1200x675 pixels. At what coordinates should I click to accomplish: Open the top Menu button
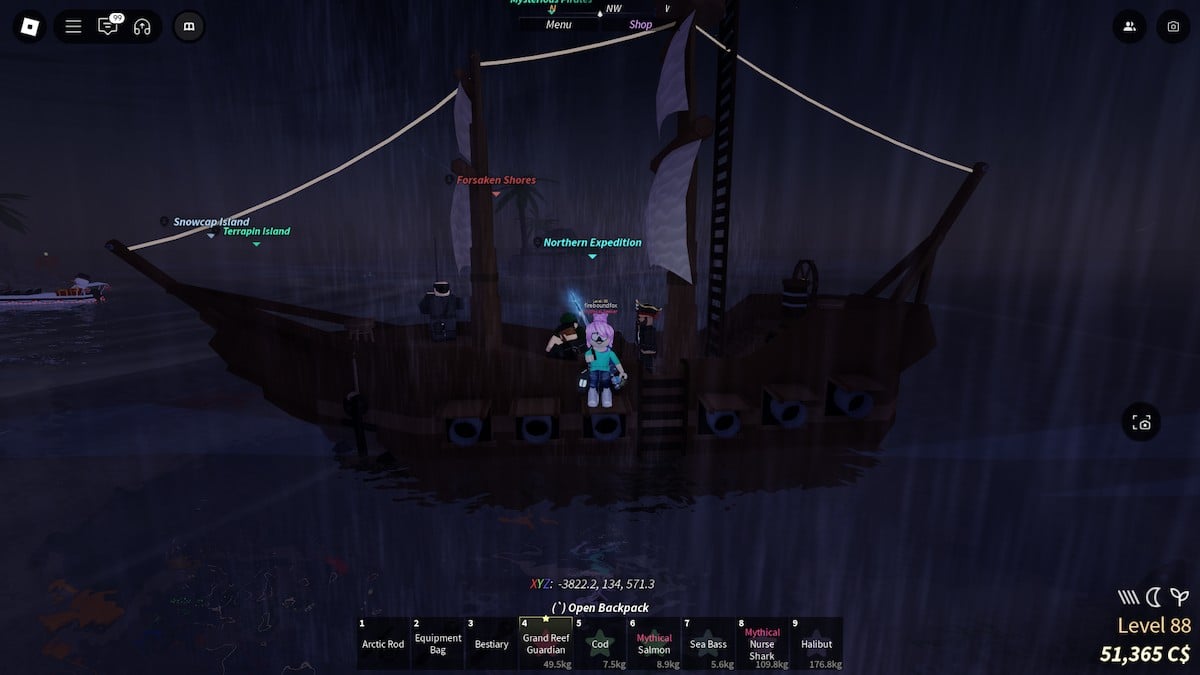click(x=559, y=25)
